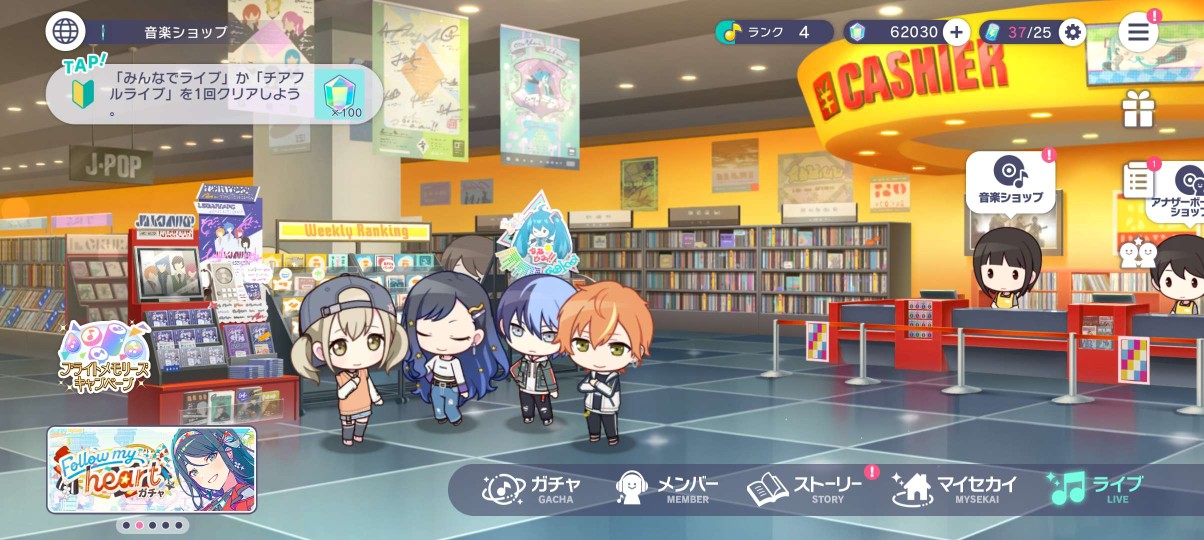
Task: Go to My Sekai
Action: click(x=955, y=489)
